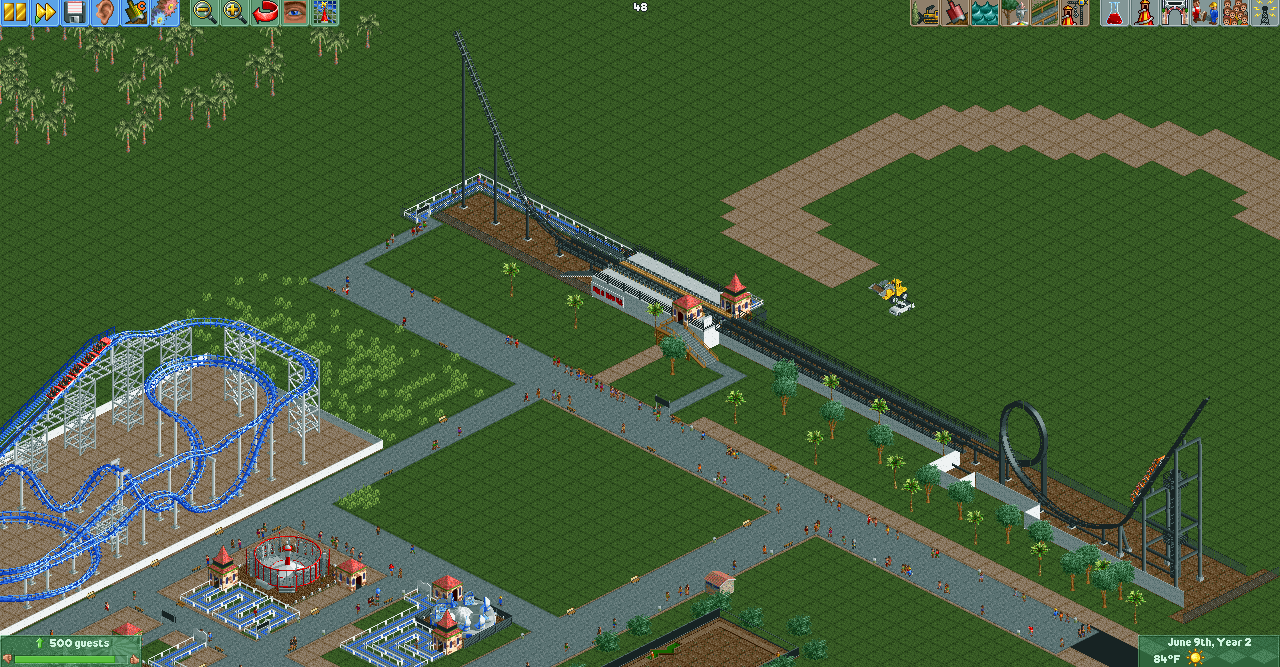Toggle sound with the ear icon
The height and width of the screenshot is (667, 1280).
105,12
